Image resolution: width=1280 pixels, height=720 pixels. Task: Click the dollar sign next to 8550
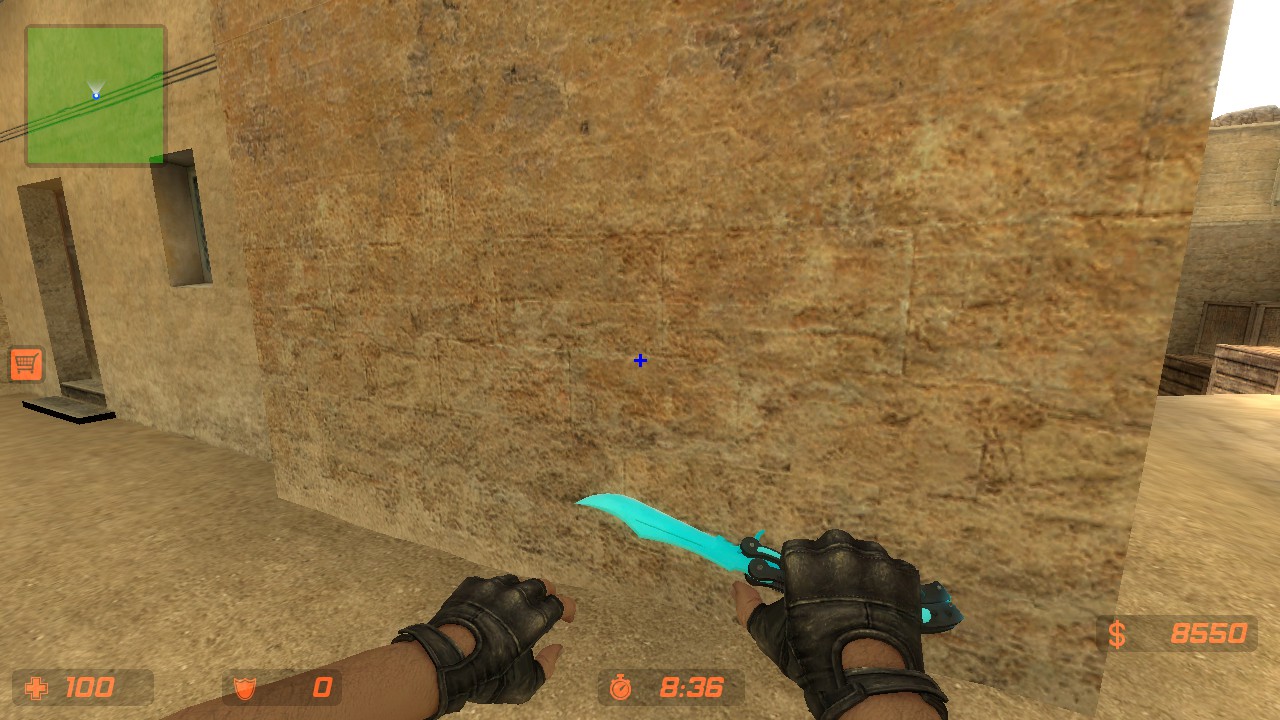[x=1116, y=633]
